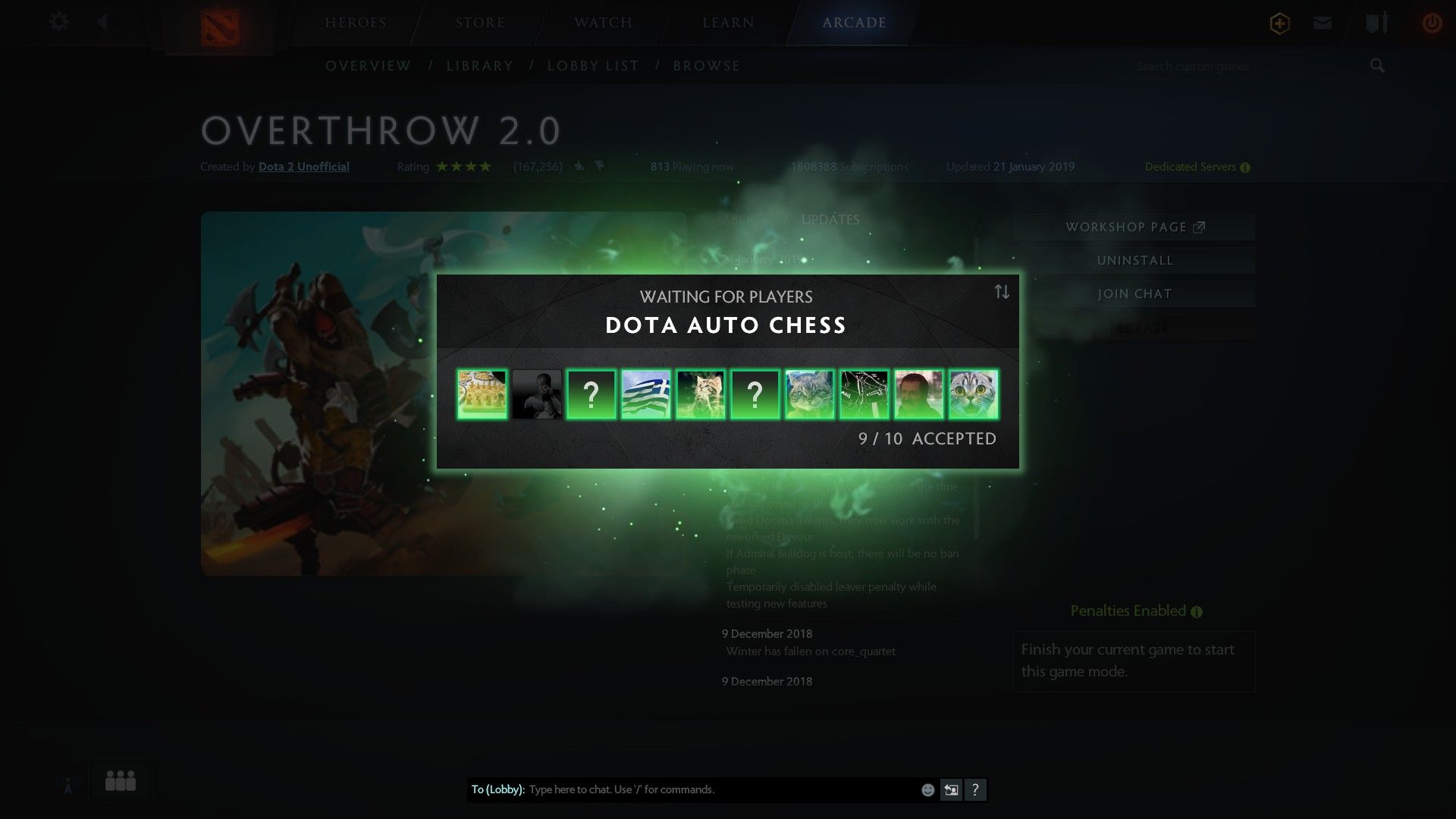Click the question mark help icon beside chat

(x=977, y=789)
